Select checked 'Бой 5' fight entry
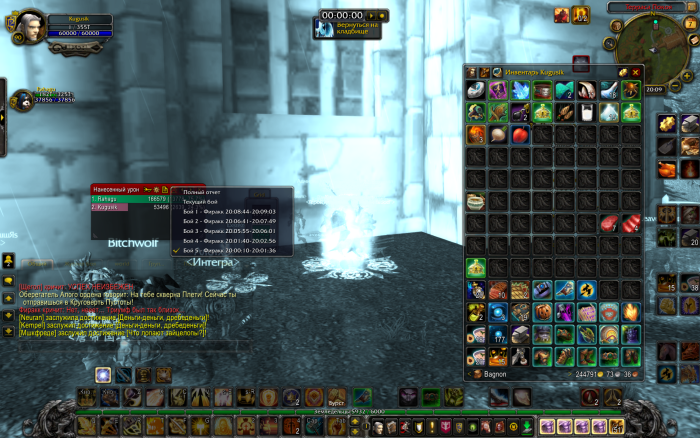 (228, 250)
